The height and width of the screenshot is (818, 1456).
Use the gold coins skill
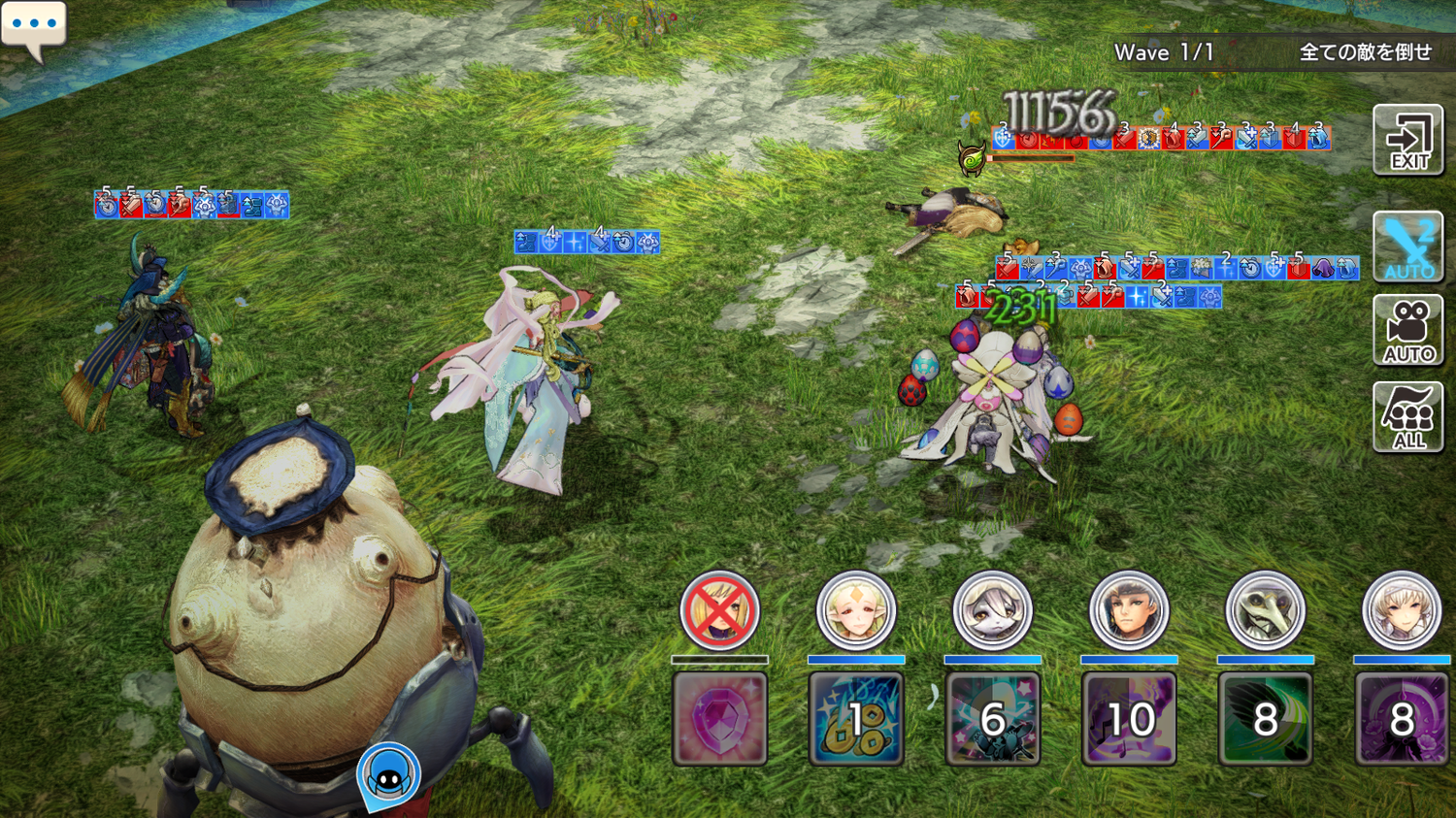[855, 719]
